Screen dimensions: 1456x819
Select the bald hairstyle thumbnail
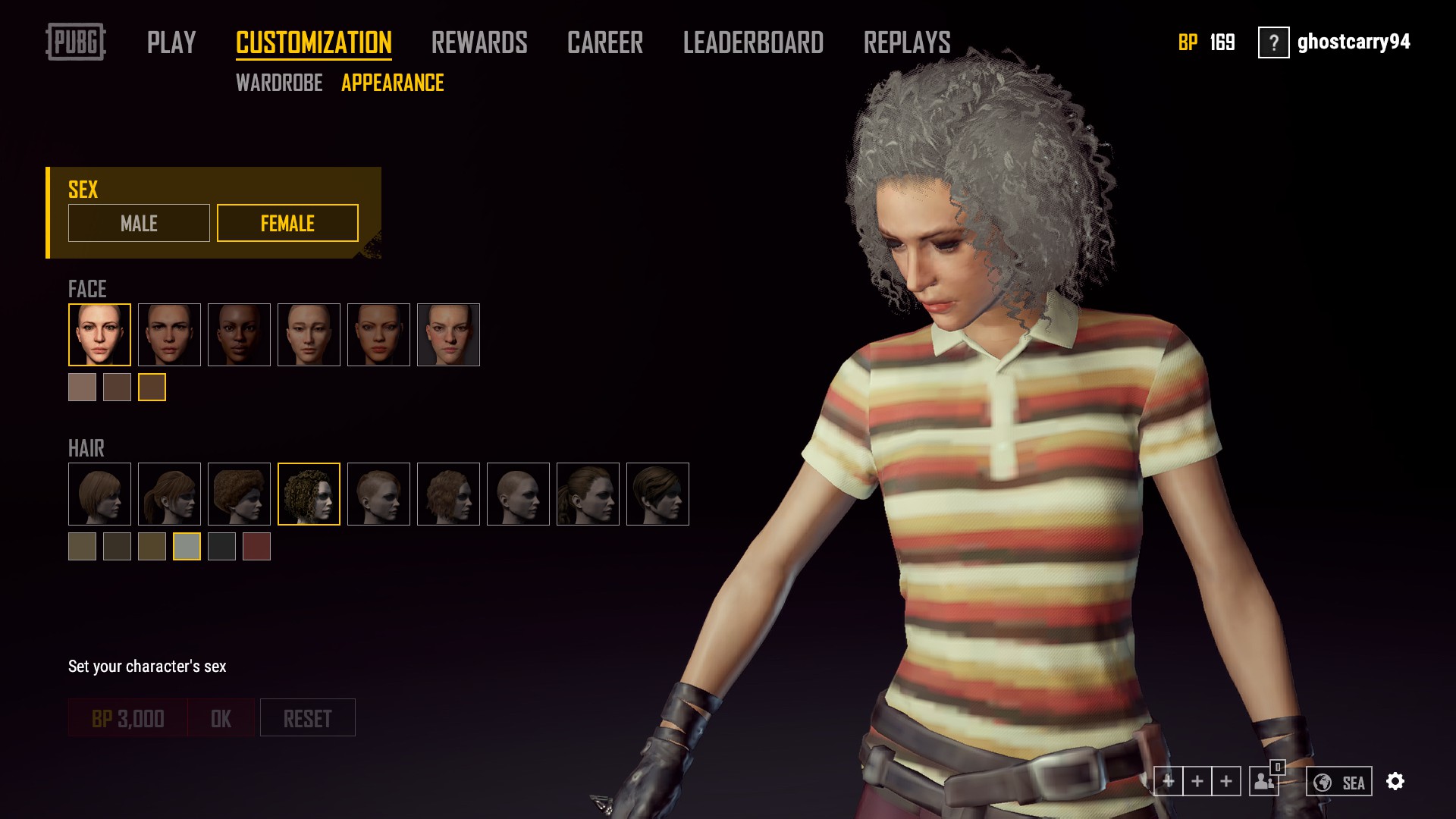pyautogui.click(x=518, y=494)
